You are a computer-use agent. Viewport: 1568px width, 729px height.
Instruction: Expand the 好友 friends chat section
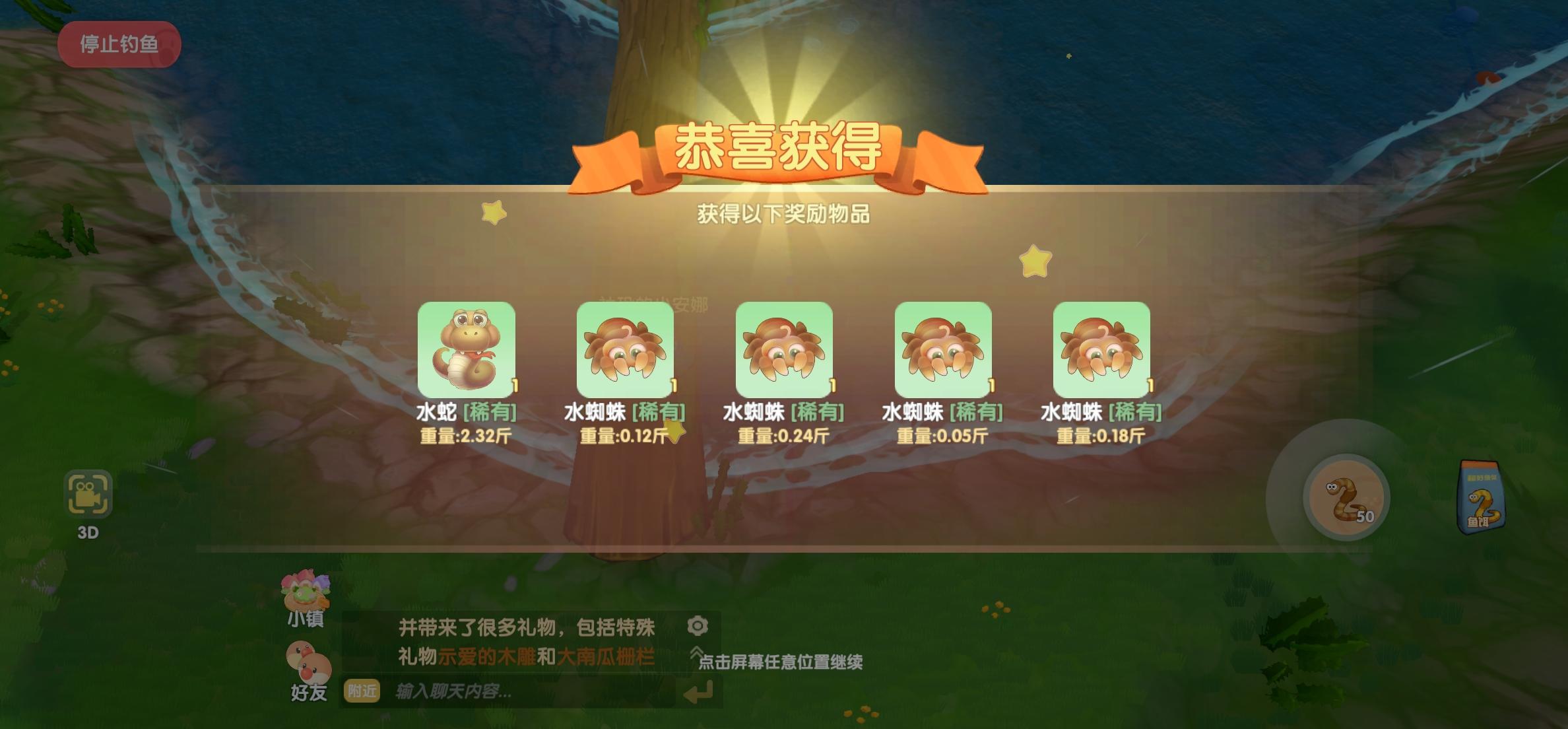[310, 668]
